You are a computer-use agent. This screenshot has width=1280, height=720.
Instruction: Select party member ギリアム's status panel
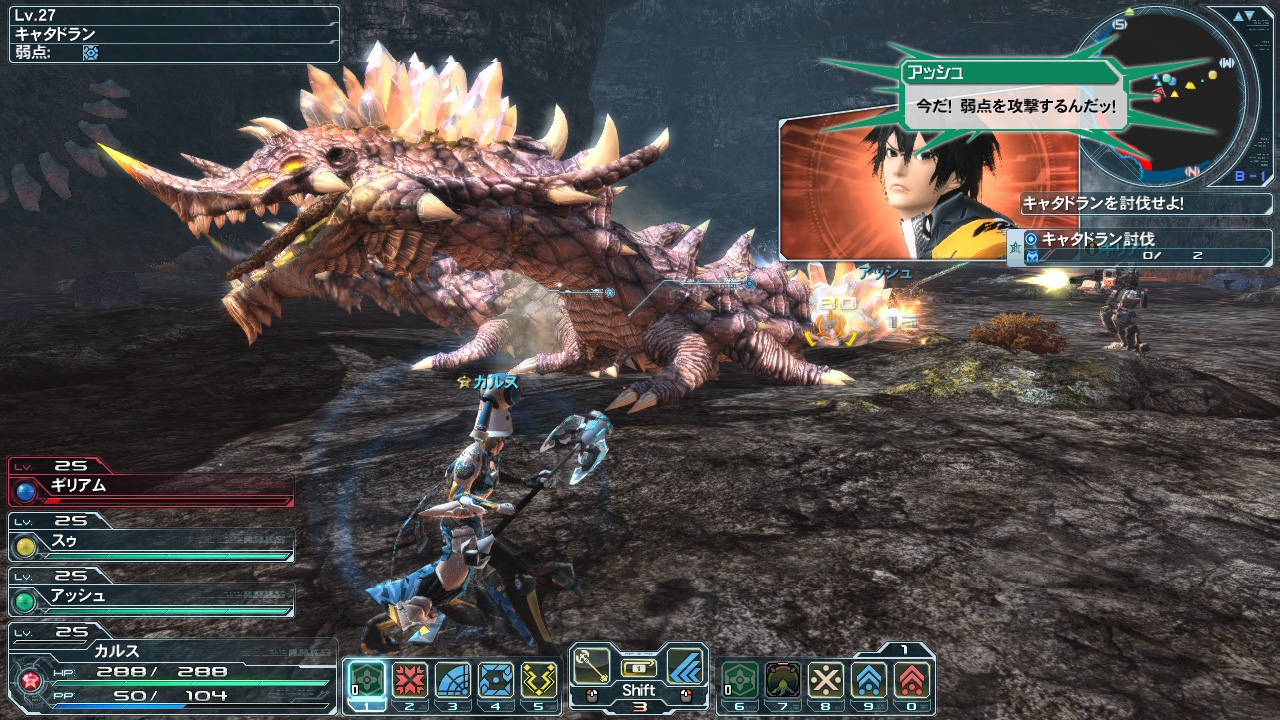tap(152, 487)
